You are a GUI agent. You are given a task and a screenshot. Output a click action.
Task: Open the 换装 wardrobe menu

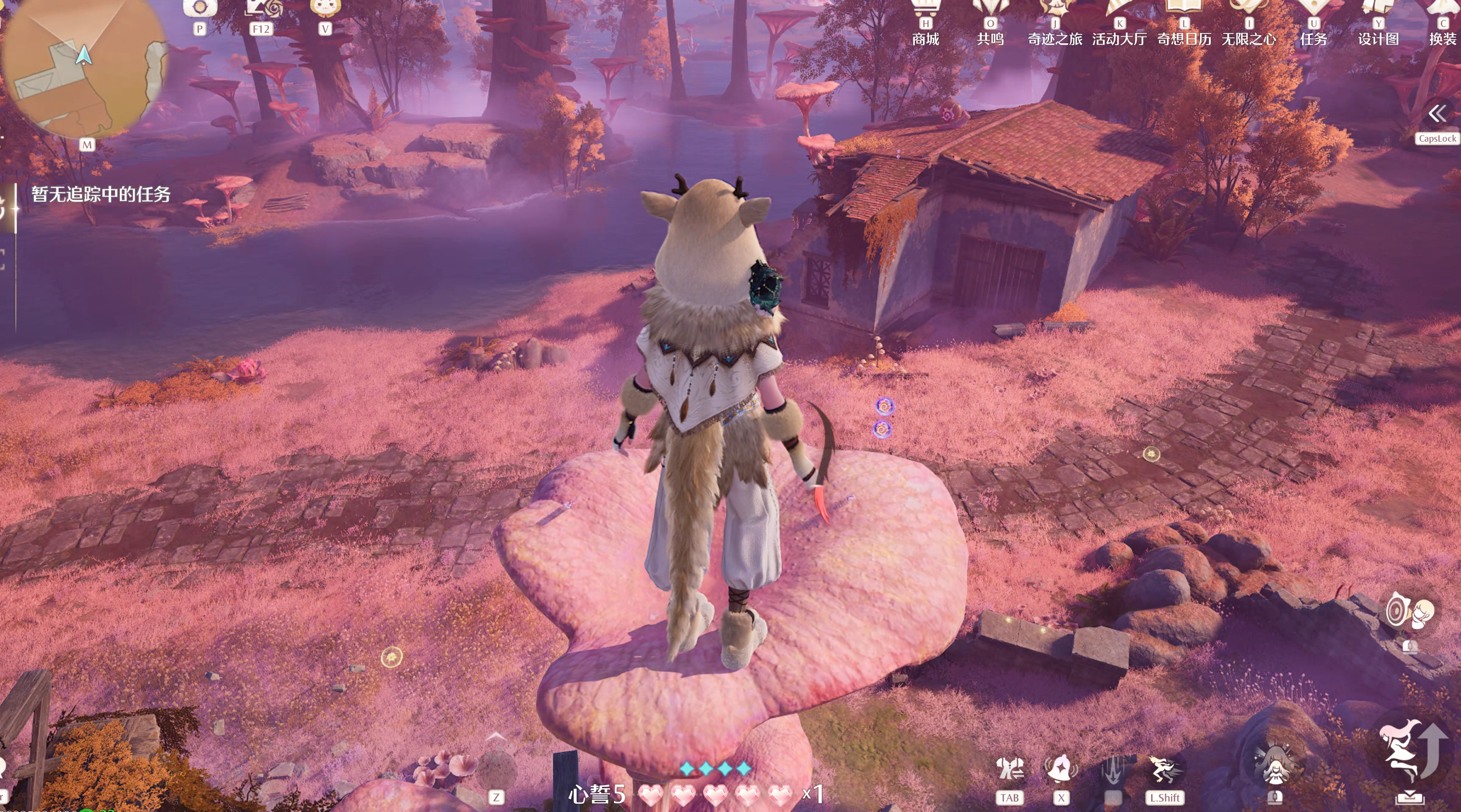[1443, 23]
